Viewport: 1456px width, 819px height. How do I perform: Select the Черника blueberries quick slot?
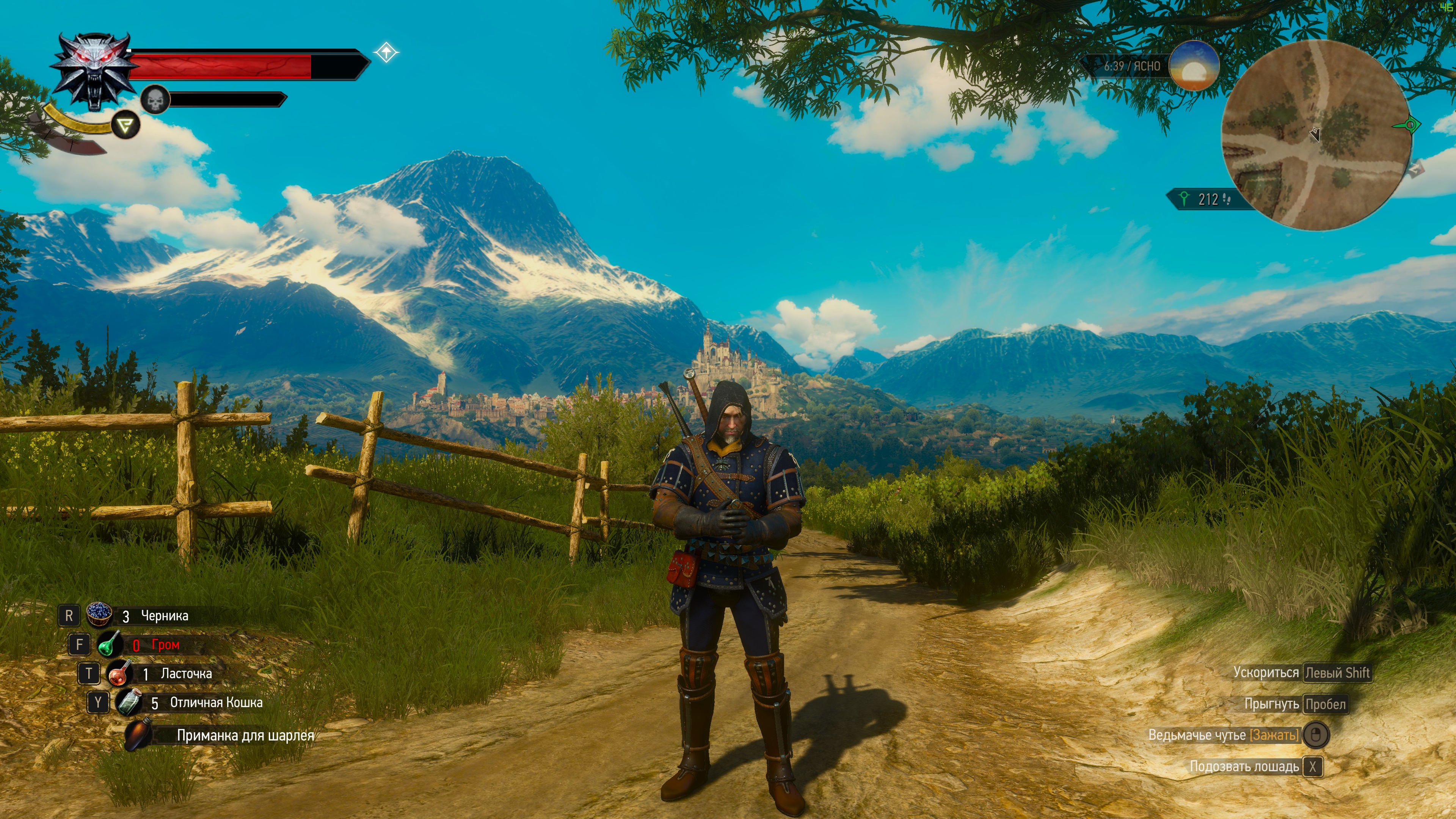click(x=99, y=615)
